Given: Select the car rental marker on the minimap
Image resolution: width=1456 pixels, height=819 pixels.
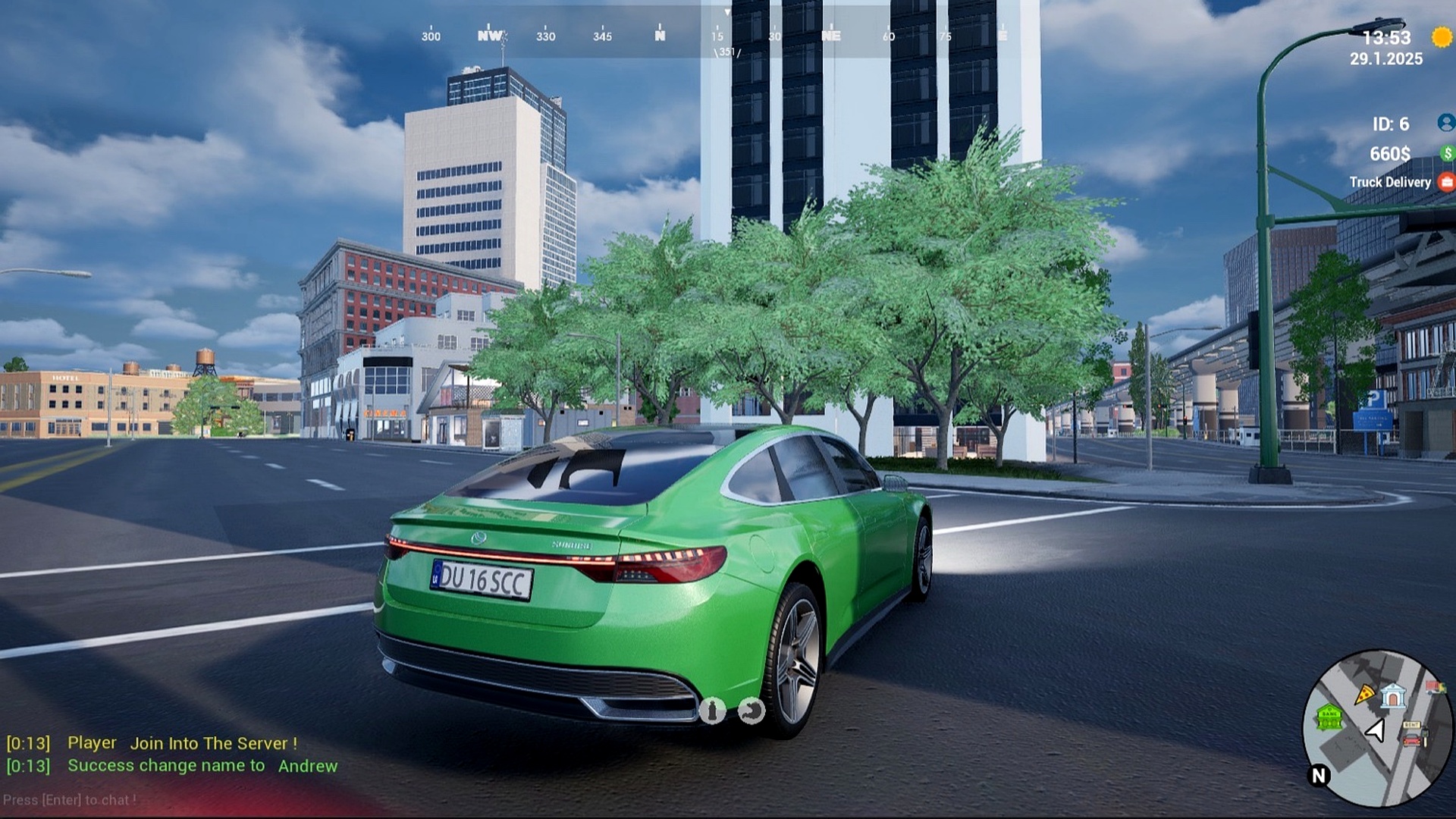Looking at the screenshot, I should point(1412,734).
